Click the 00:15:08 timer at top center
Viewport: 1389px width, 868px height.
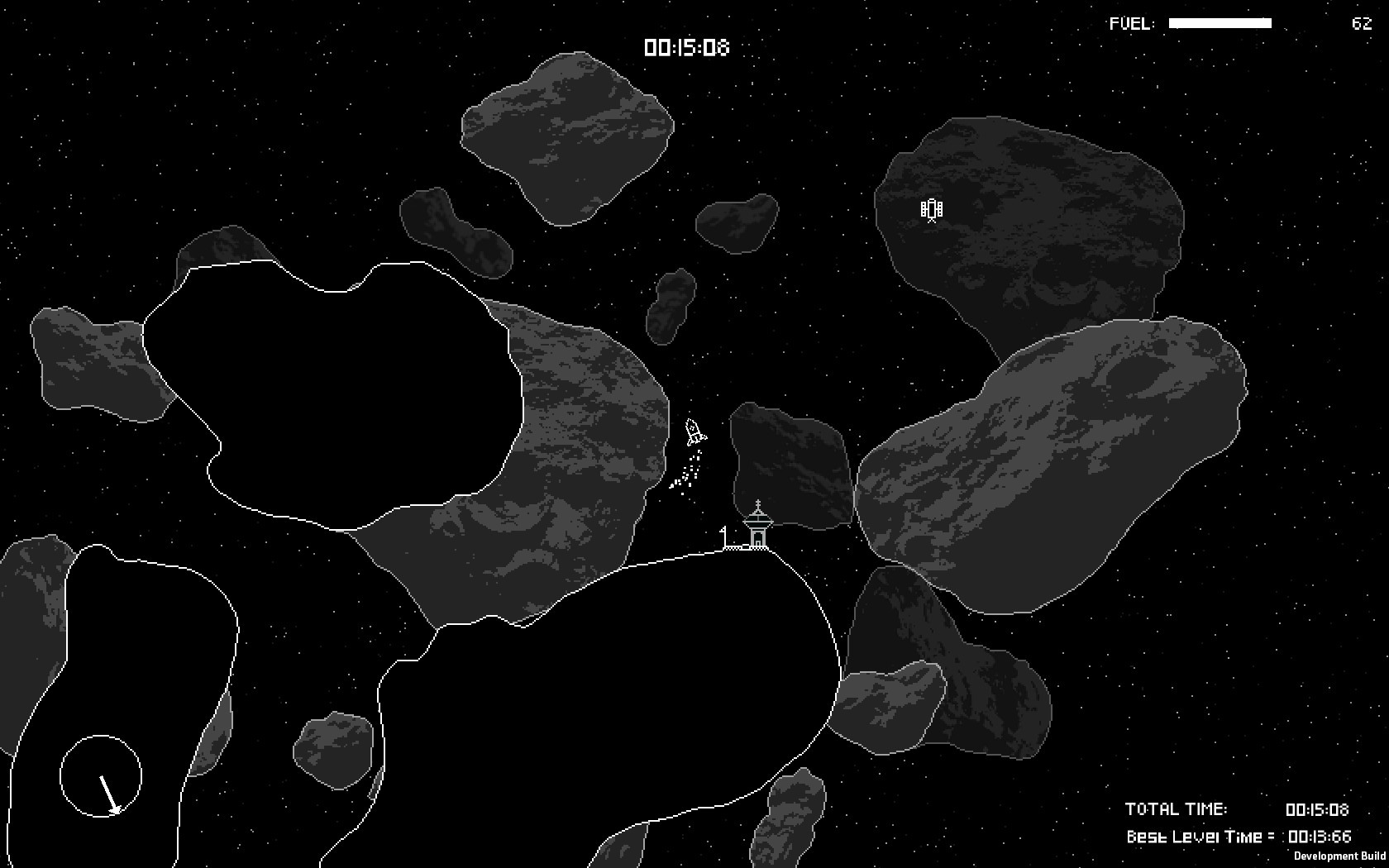coord(686,49)
